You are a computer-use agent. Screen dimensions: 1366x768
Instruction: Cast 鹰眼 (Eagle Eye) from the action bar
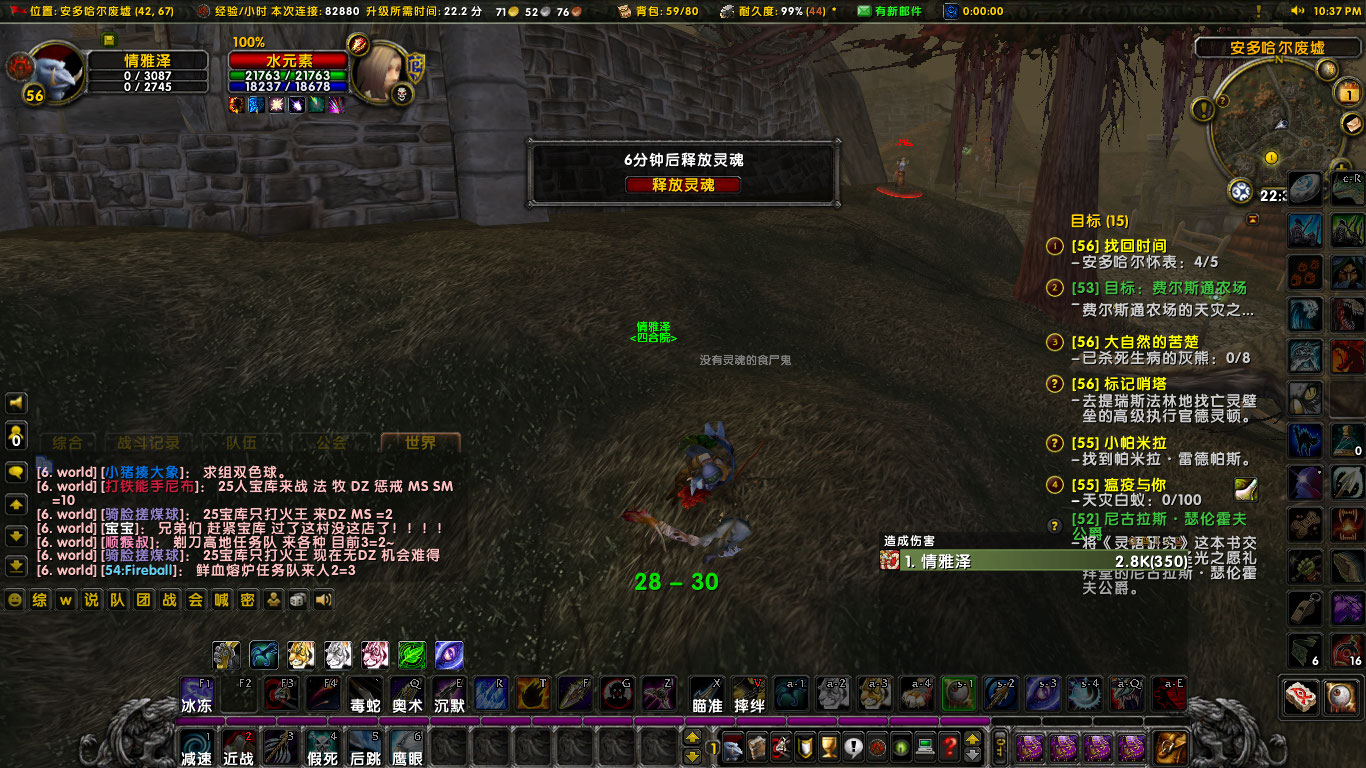click(x=409, y=747)
